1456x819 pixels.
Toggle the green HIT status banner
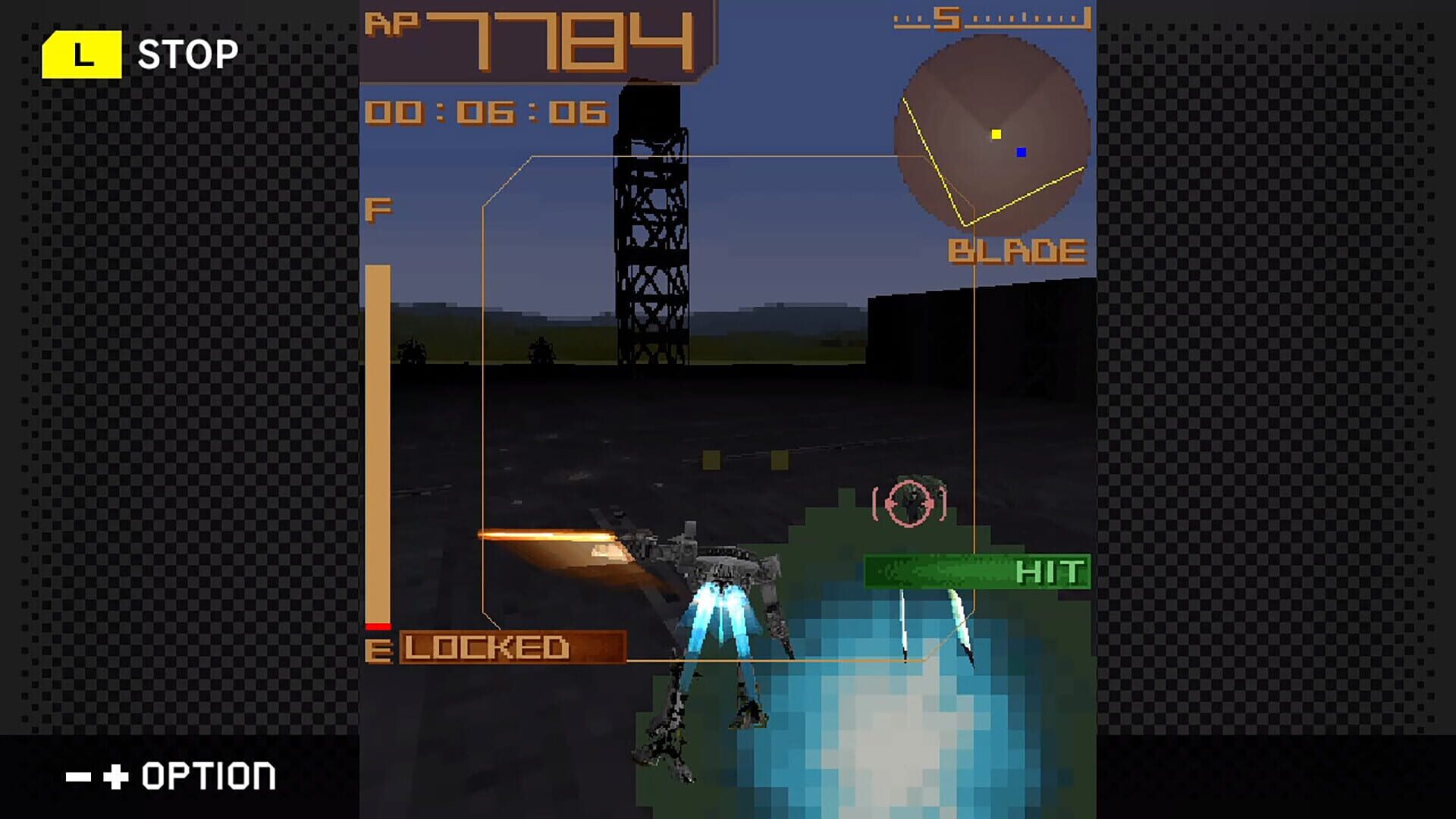coord(978,570)
